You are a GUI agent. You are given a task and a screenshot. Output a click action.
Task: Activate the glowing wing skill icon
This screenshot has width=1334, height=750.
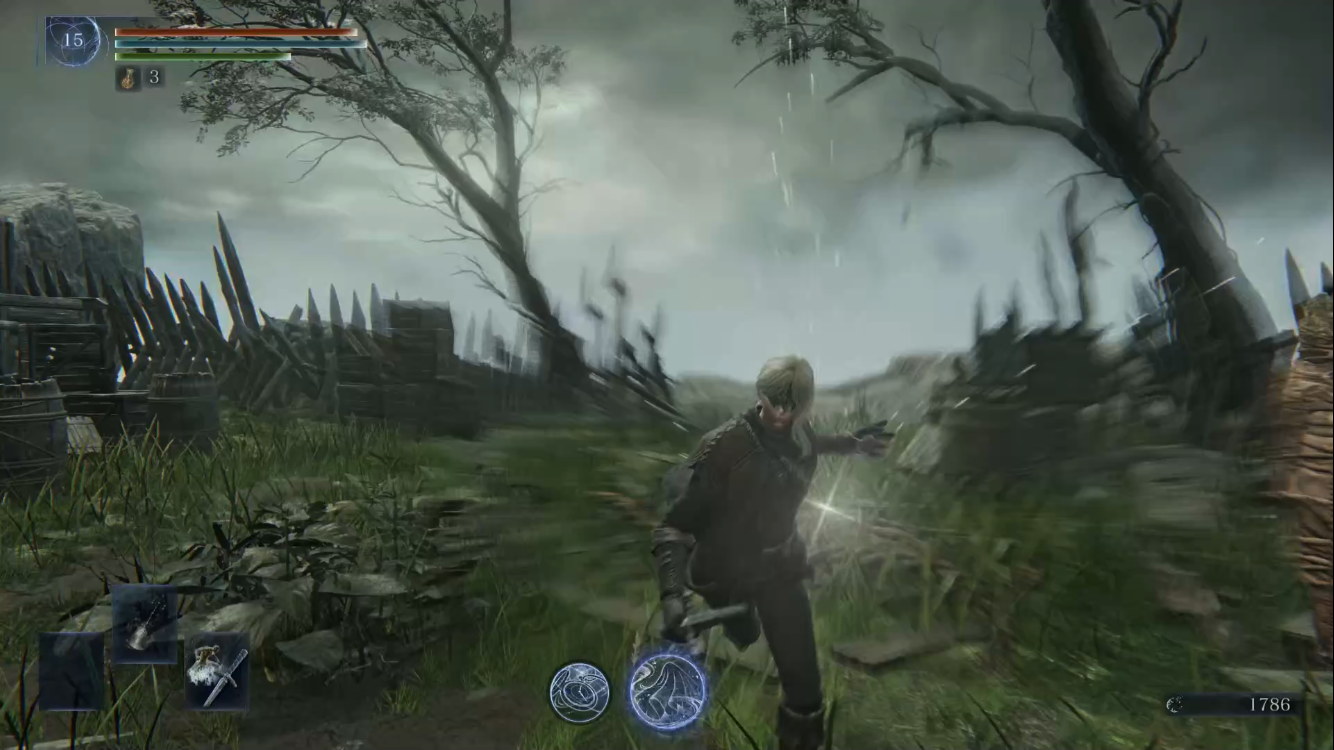pyautogui.click(x=668, y=690)
